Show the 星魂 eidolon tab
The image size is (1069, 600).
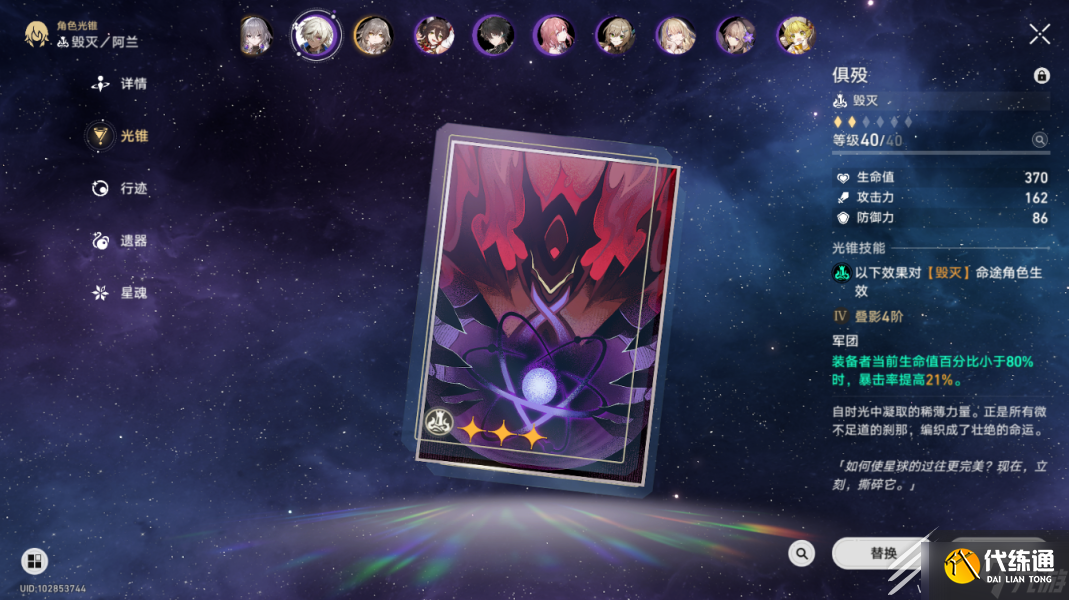click(x=120, y=292)
